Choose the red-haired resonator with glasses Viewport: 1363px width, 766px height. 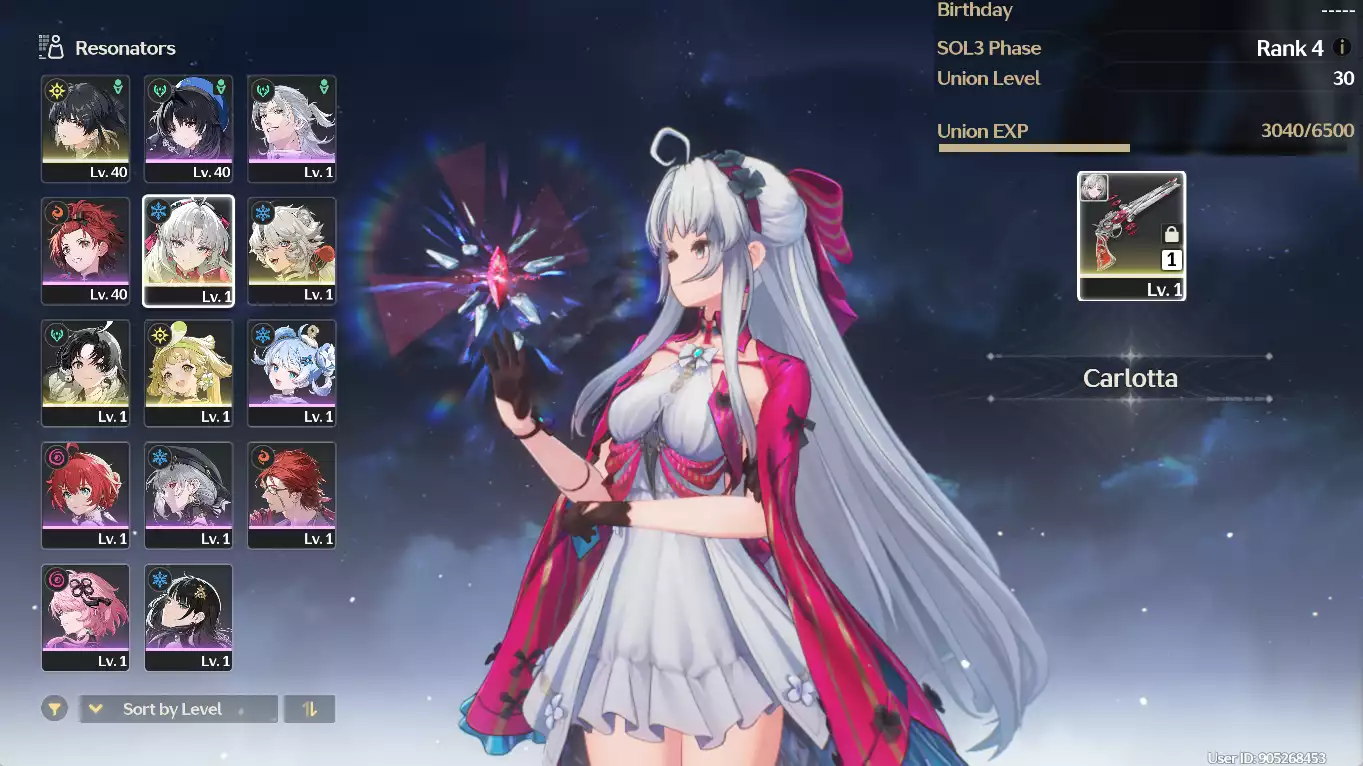point(291,494)
